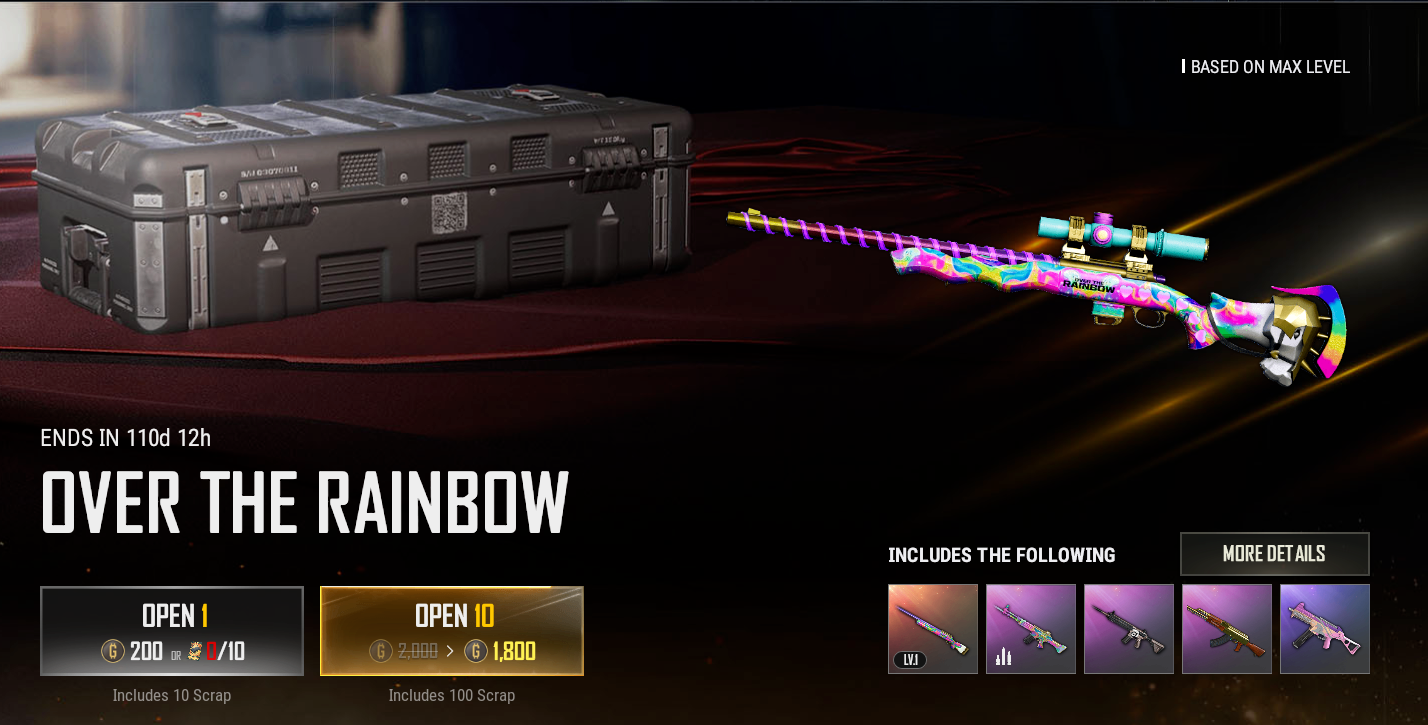Open one Over the Rainbow crate
1428x725 pixels.
pyautogui.click(x=172, y=631)
